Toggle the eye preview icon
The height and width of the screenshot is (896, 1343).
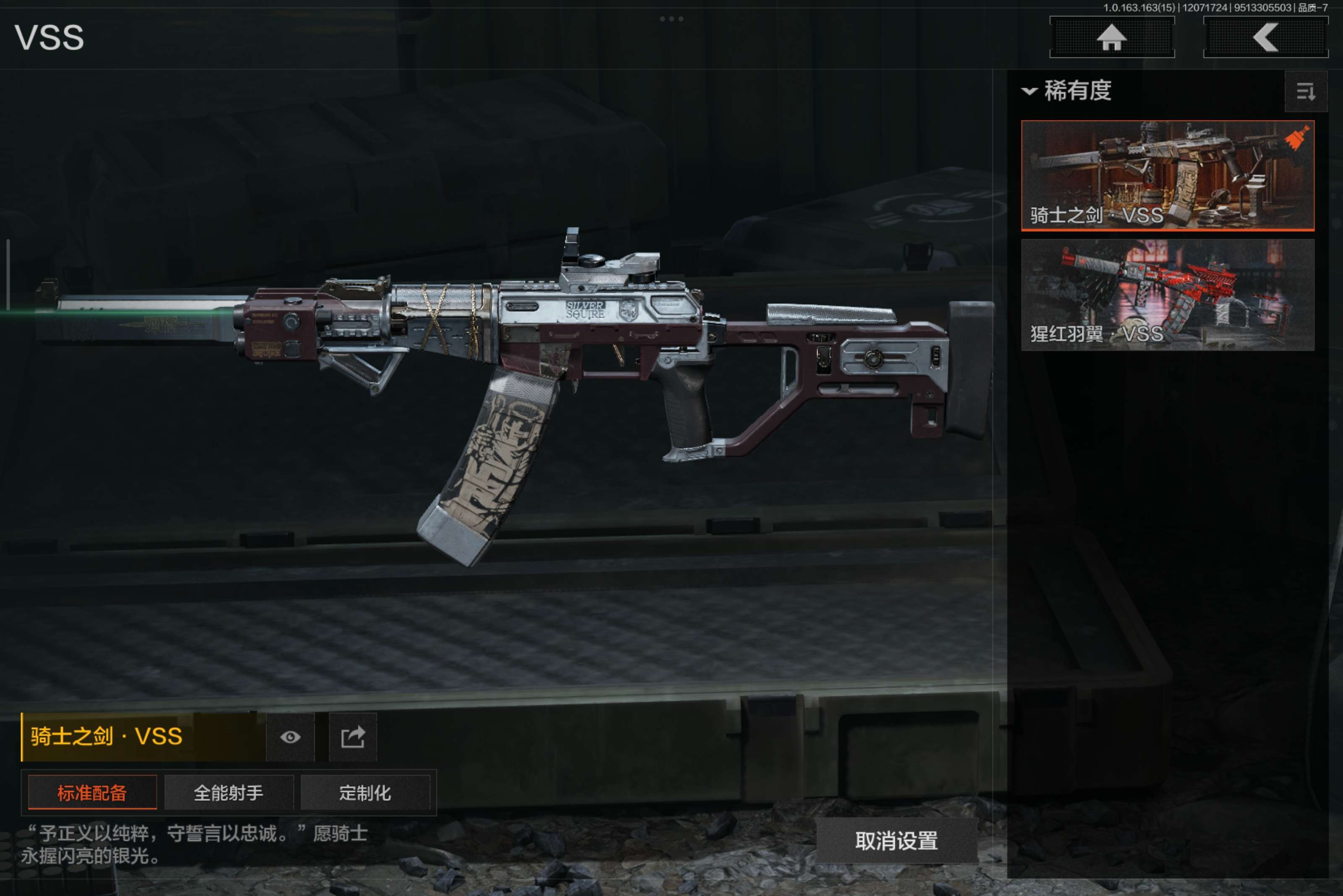(x=290, y=737)
